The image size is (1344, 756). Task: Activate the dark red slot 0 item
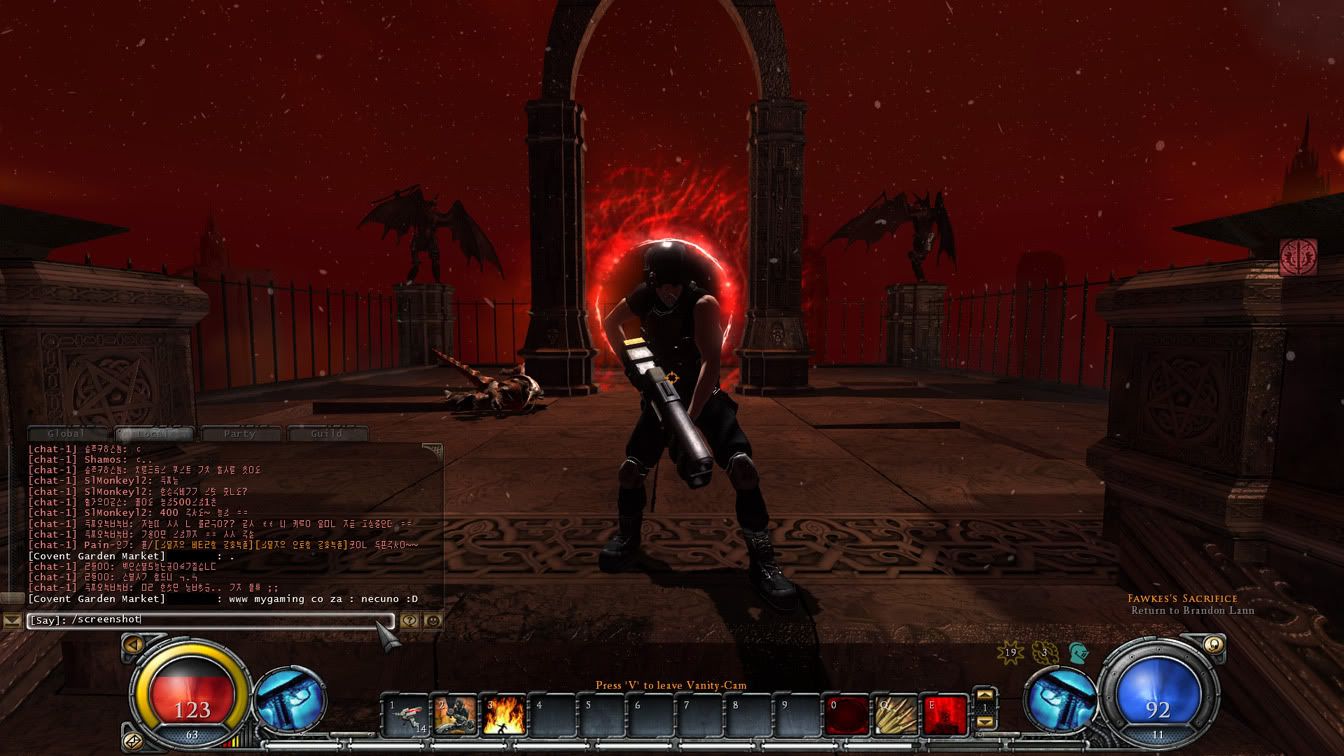846,716
